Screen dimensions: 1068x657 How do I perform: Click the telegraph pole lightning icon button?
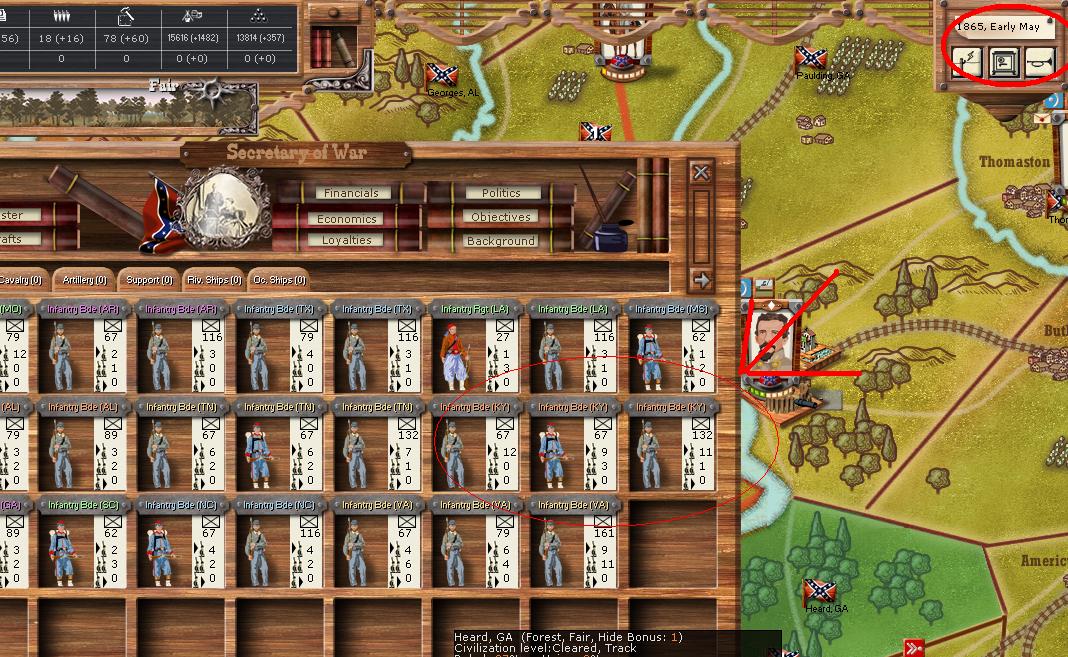point(965,63)
